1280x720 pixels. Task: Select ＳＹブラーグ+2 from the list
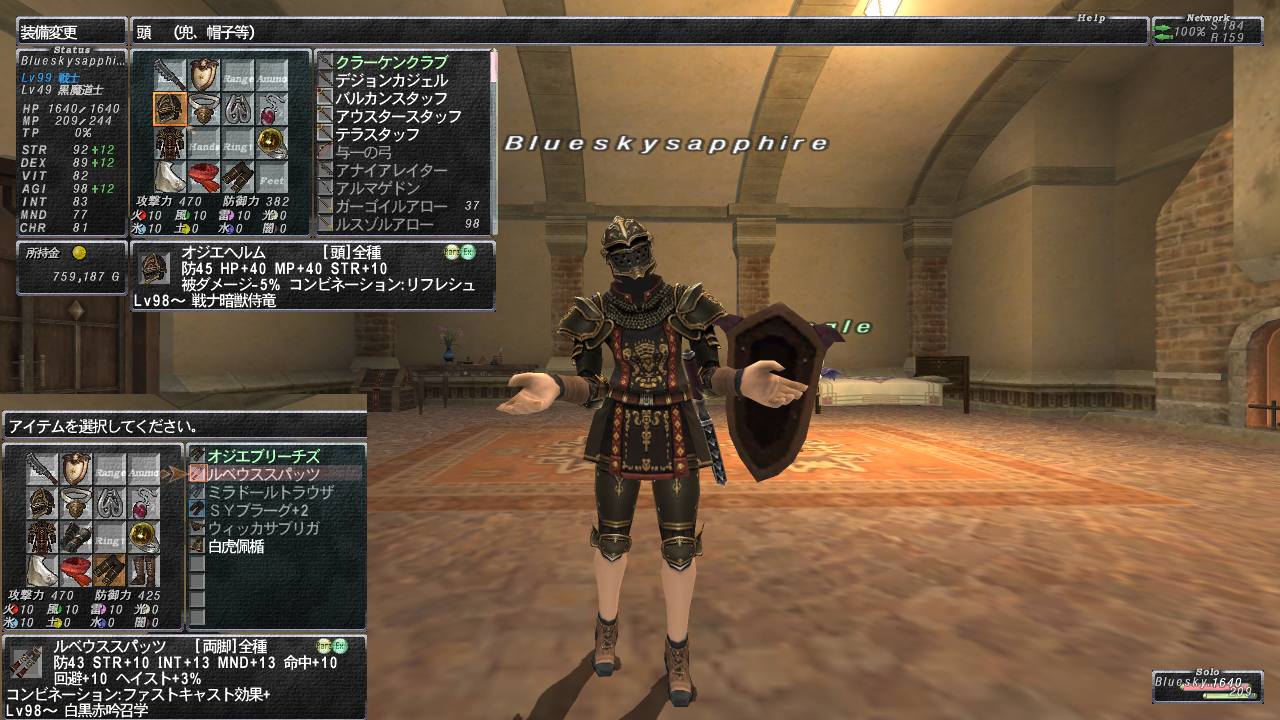(x=263, y=510)
